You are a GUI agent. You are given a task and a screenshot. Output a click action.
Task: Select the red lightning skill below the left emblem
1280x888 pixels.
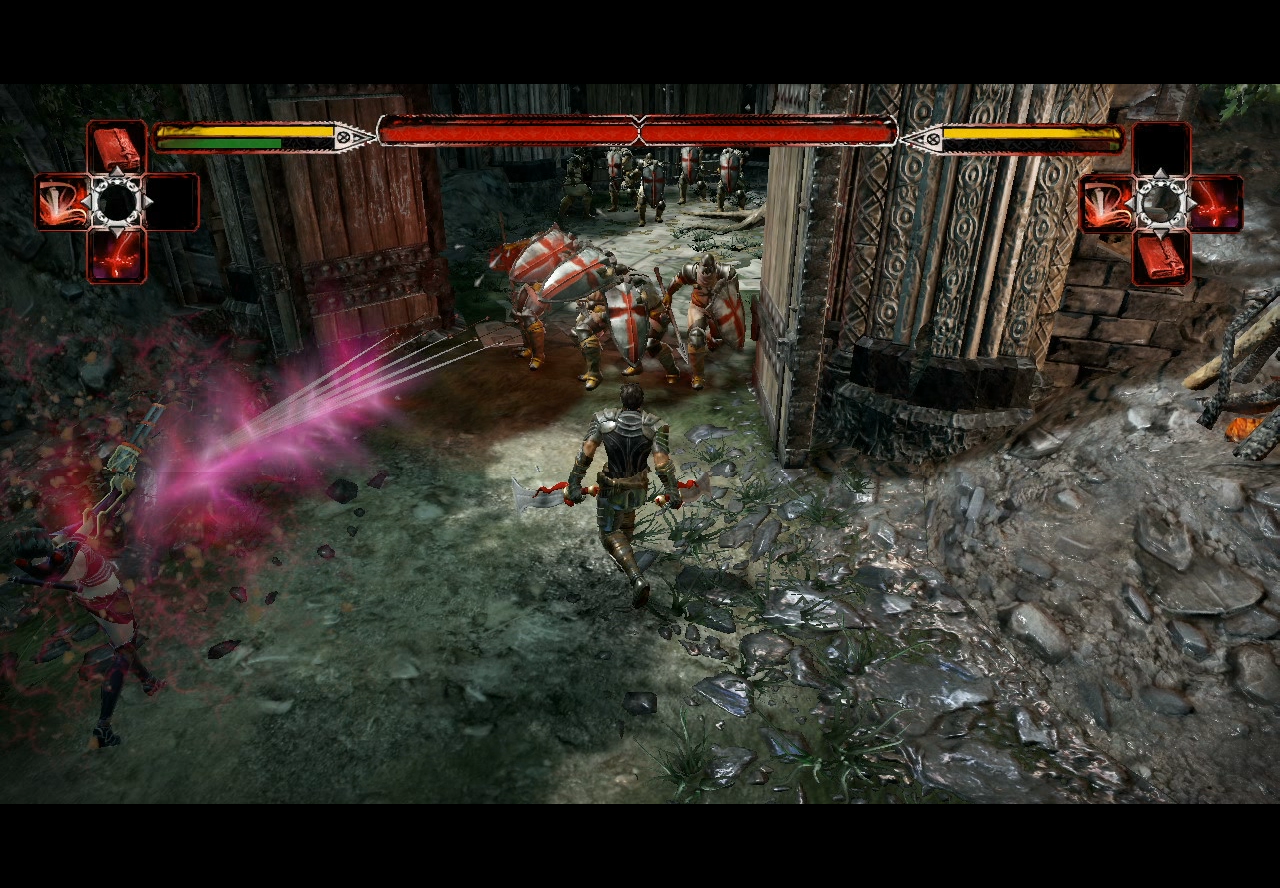(117, 255)
